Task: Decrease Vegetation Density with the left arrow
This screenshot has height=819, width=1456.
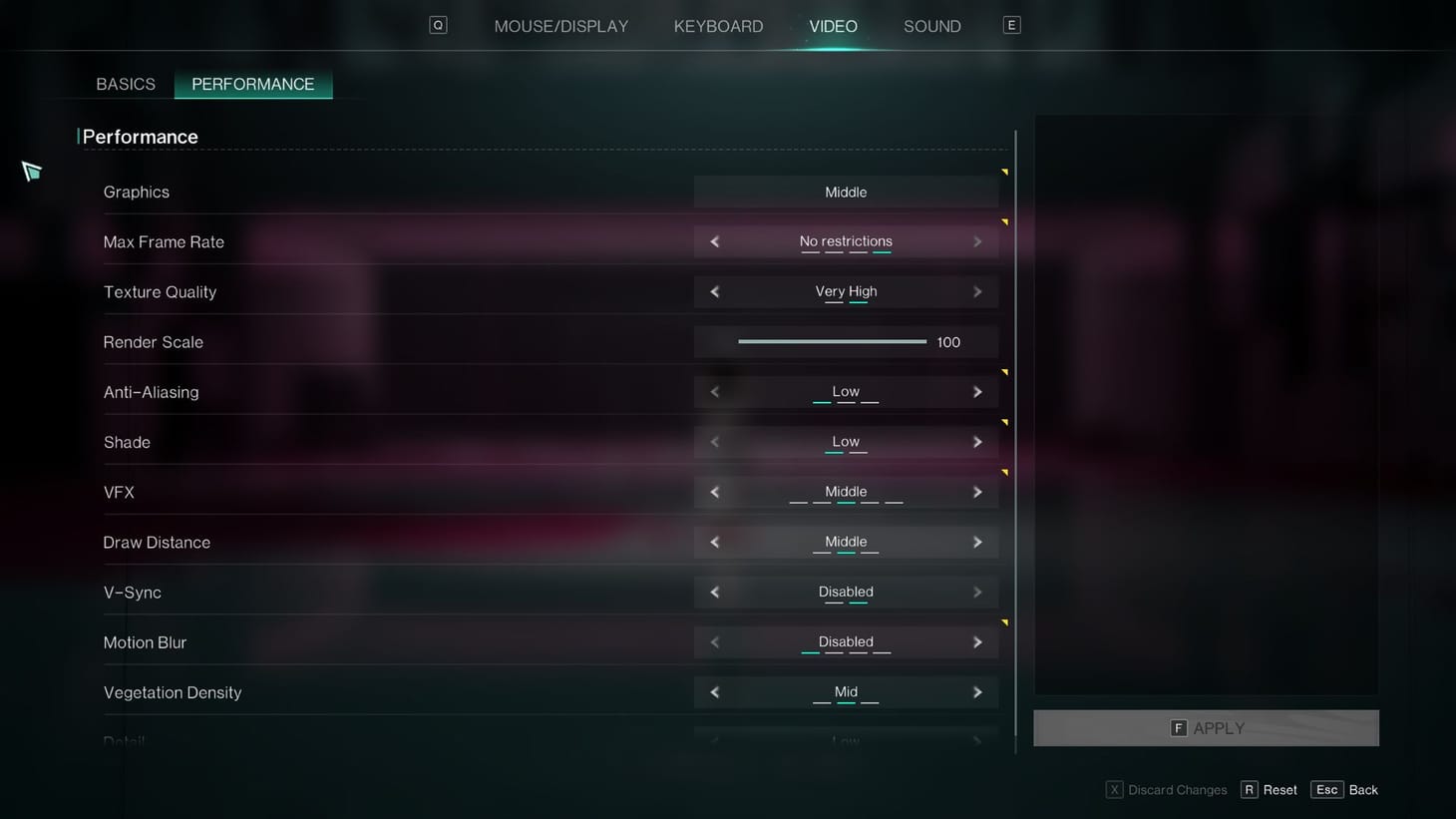Action: coord(715,691)
